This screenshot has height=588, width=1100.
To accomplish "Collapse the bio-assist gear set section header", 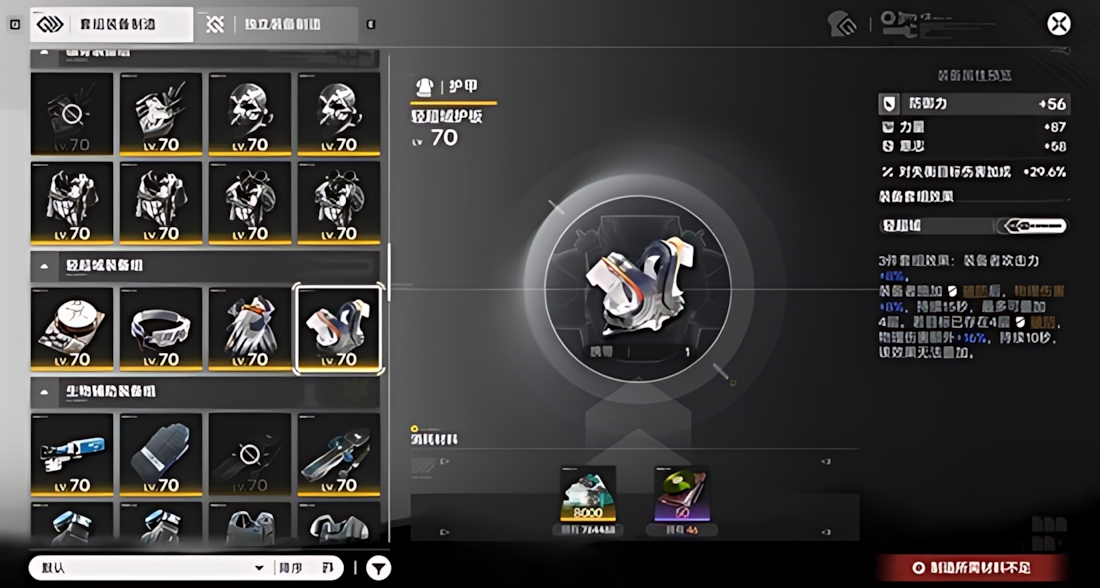I will (x=46, y=391).
